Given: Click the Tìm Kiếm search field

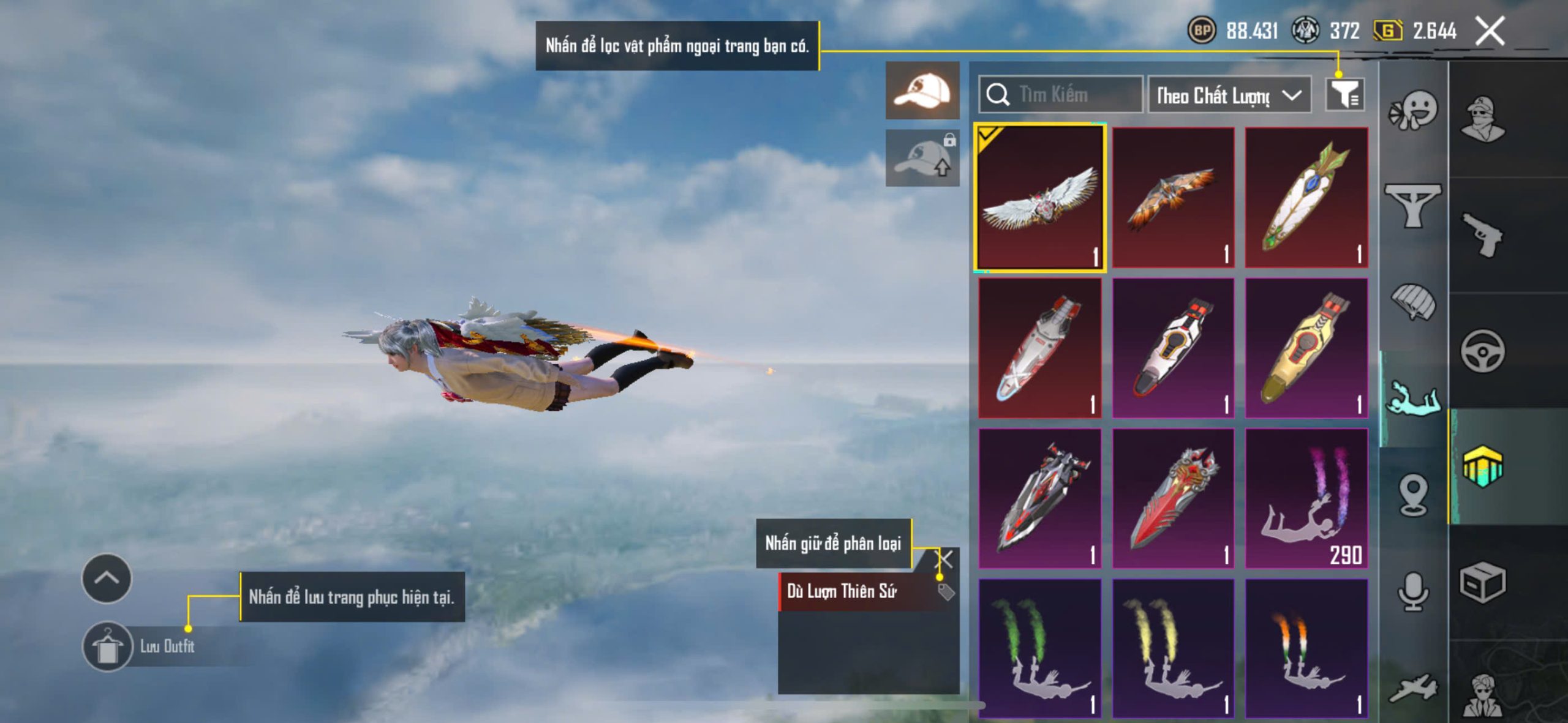Looking at the screenshot, I should tap(1061, 94).
